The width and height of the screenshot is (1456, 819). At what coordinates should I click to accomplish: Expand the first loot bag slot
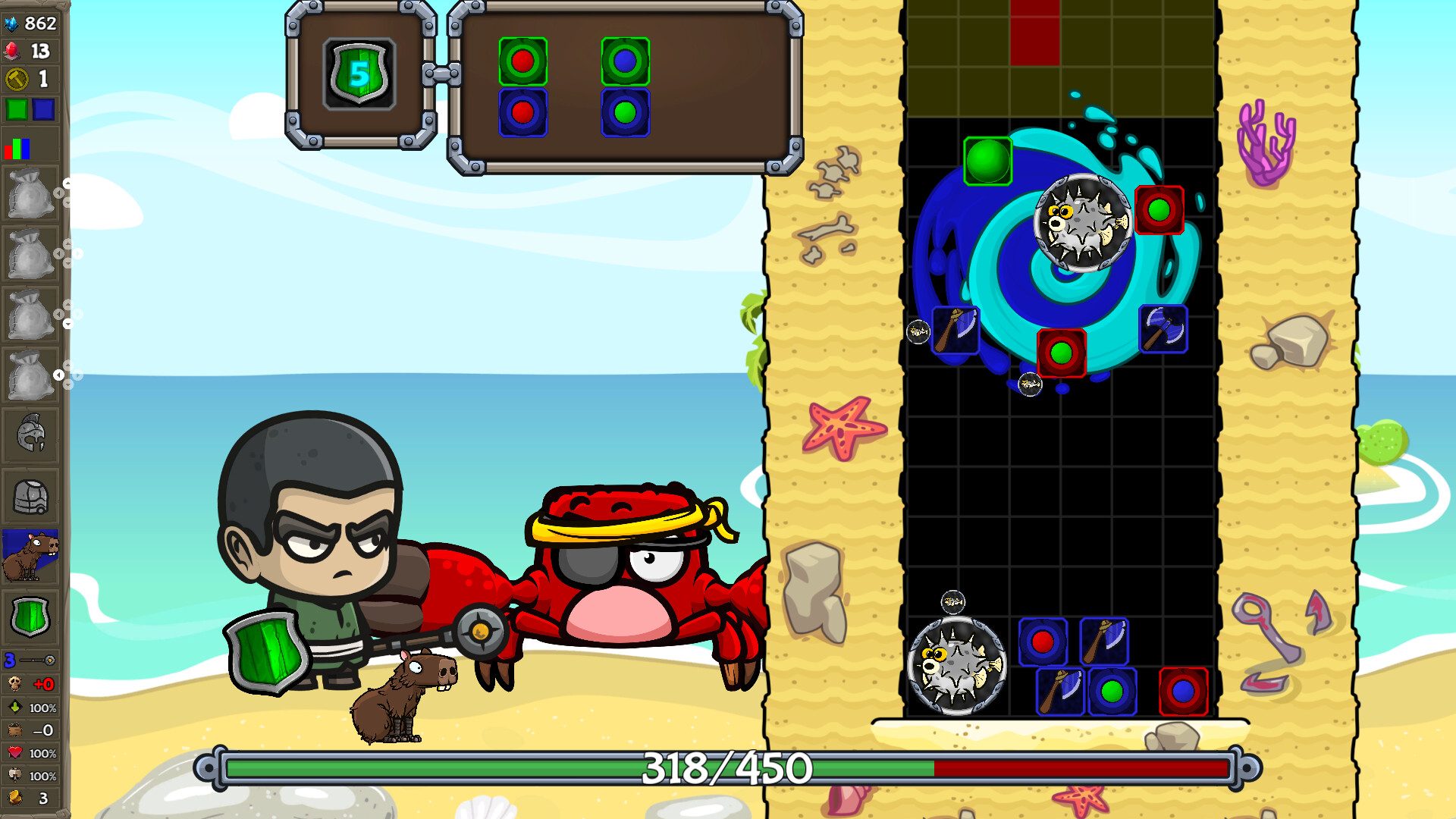click(32, 193)
